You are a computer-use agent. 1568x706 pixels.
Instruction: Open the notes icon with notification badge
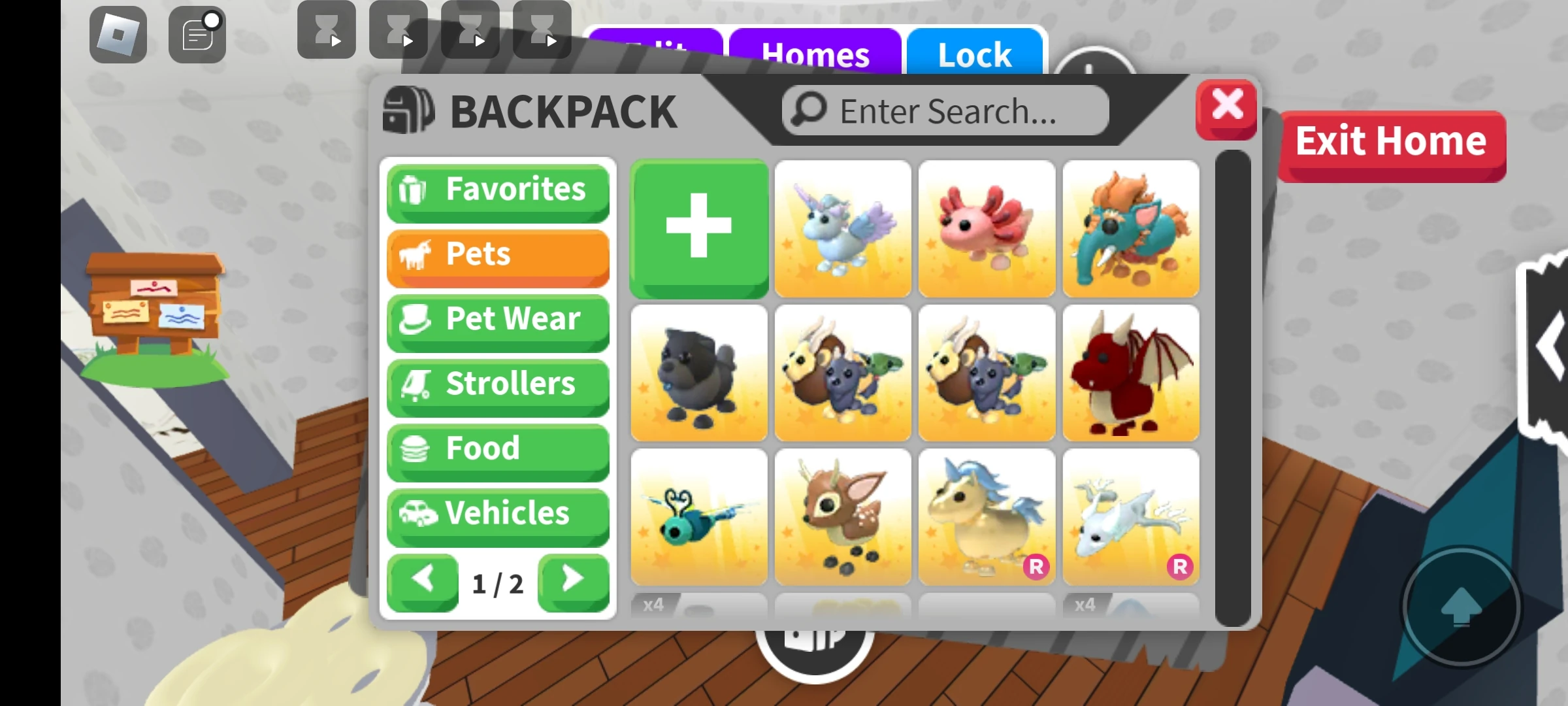coord(196,33)
